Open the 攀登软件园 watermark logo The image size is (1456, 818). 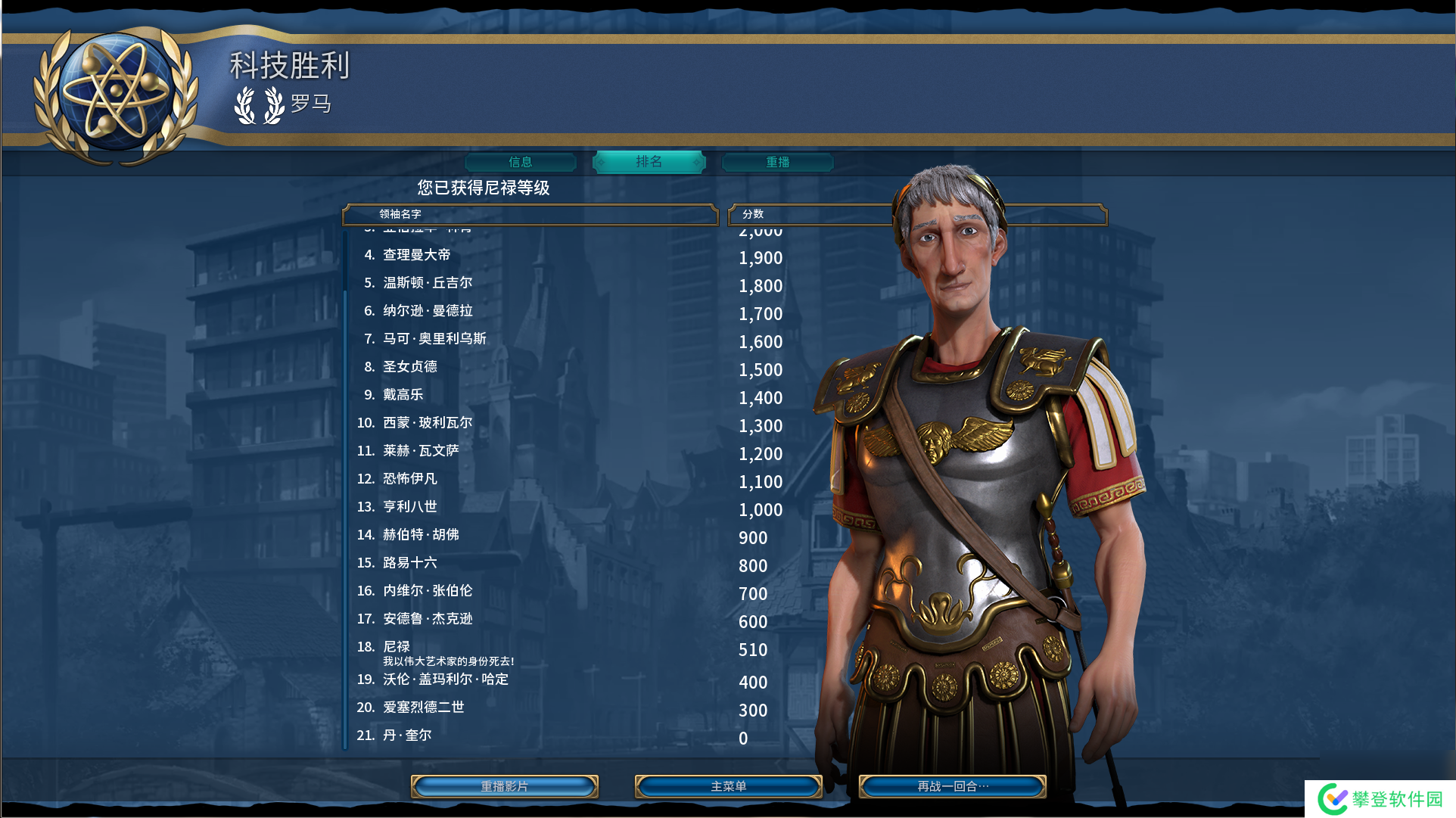[1380, 799]
